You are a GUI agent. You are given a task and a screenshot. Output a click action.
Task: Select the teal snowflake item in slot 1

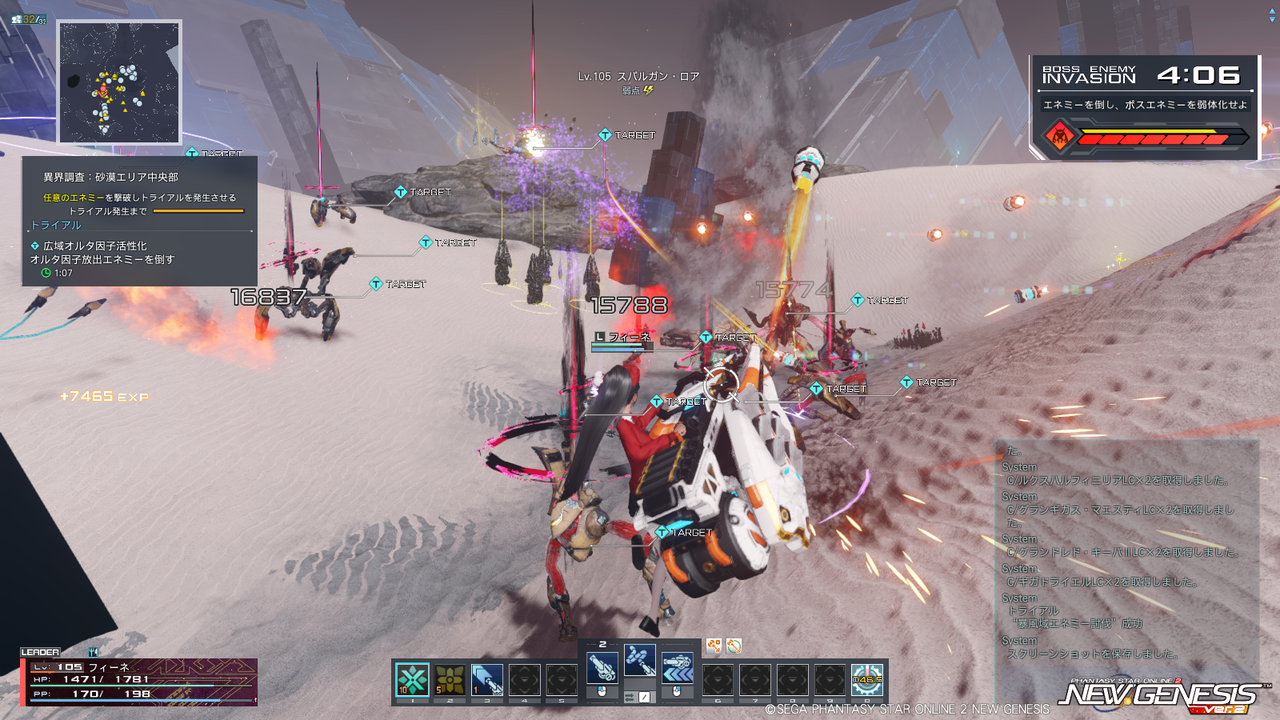(x=412, y=680)
